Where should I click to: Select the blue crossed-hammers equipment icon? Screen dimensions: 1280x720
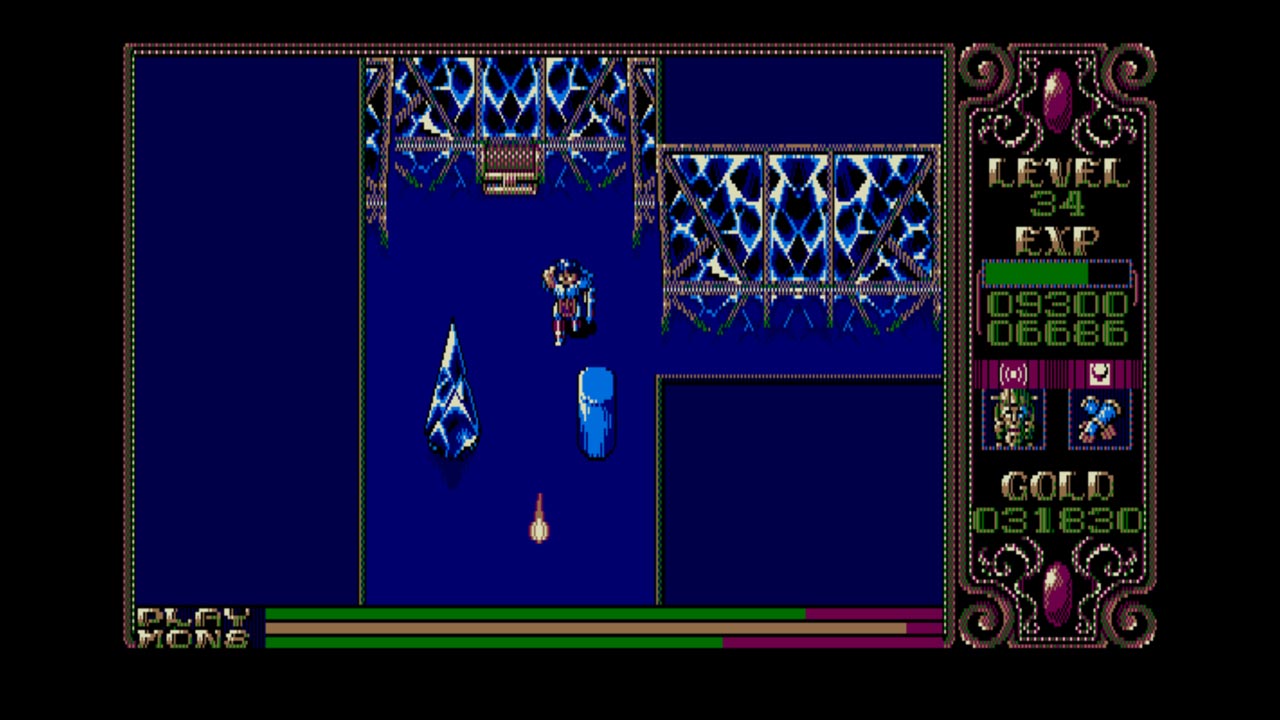1098,417
